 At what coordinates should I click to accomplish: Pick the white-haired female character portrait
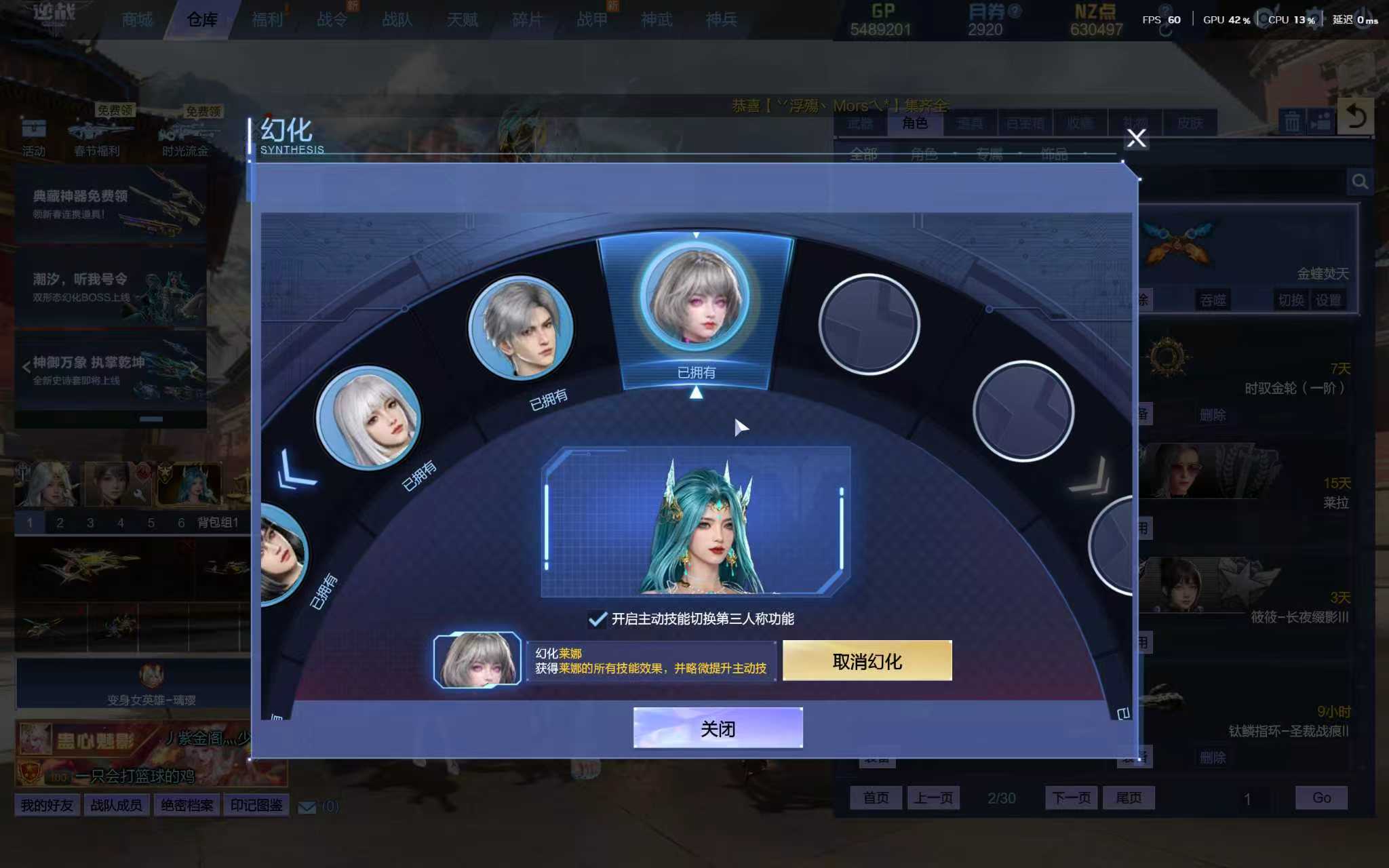click(368, 418)
